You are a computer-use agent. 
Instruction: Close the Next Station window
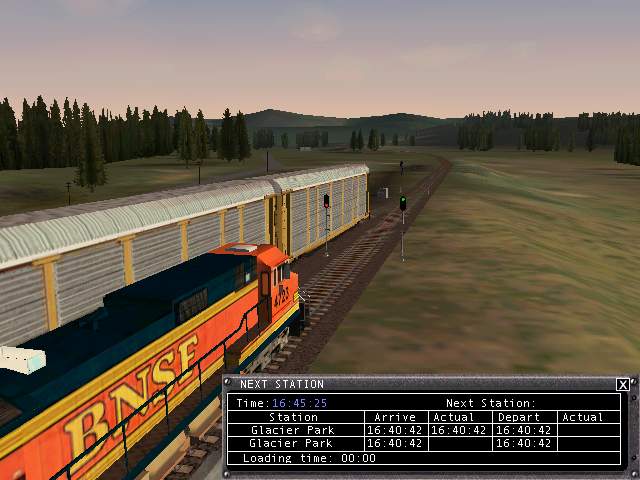click(x=622, y=384)
